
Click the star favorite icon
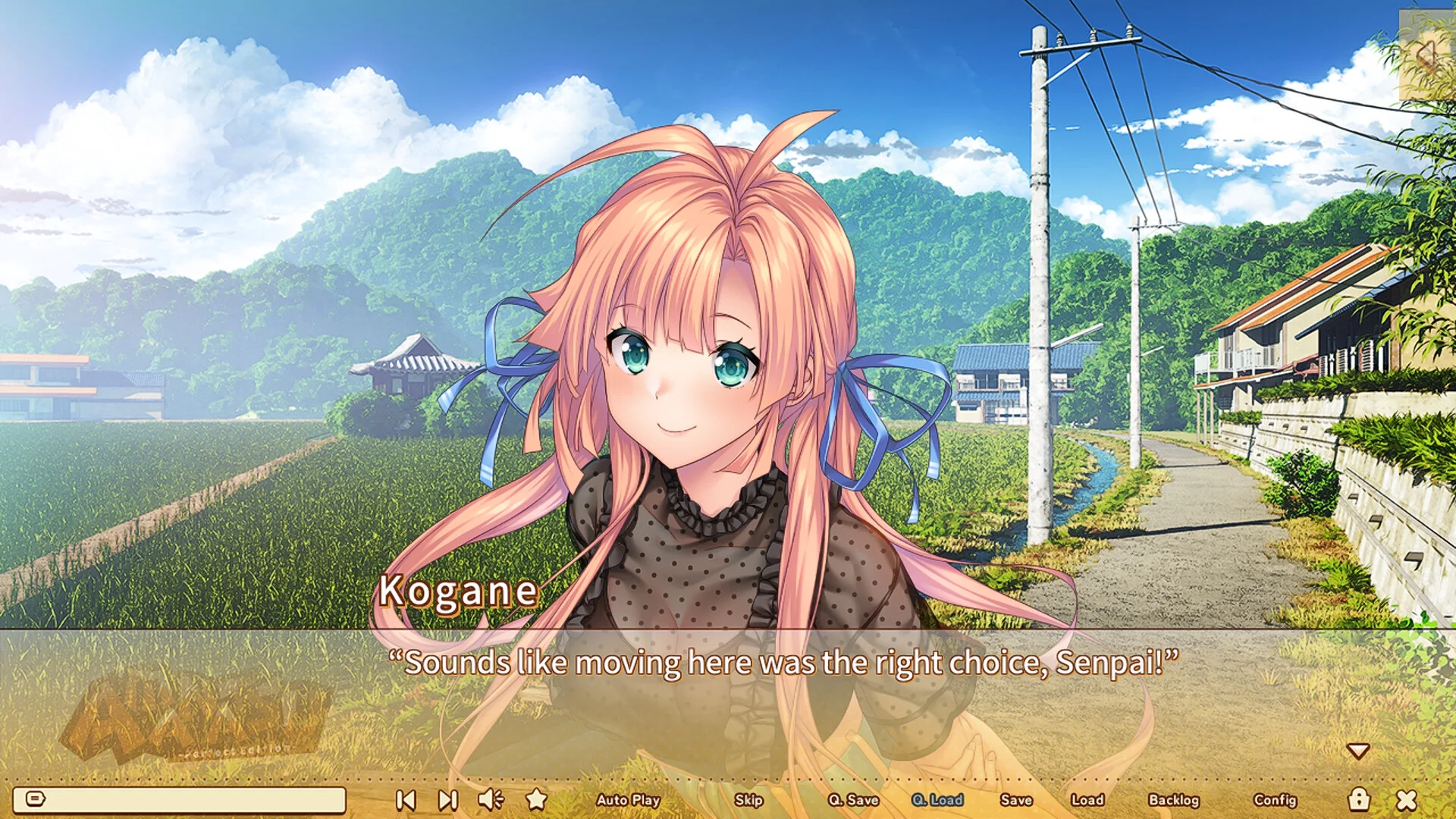pos(537,799)
